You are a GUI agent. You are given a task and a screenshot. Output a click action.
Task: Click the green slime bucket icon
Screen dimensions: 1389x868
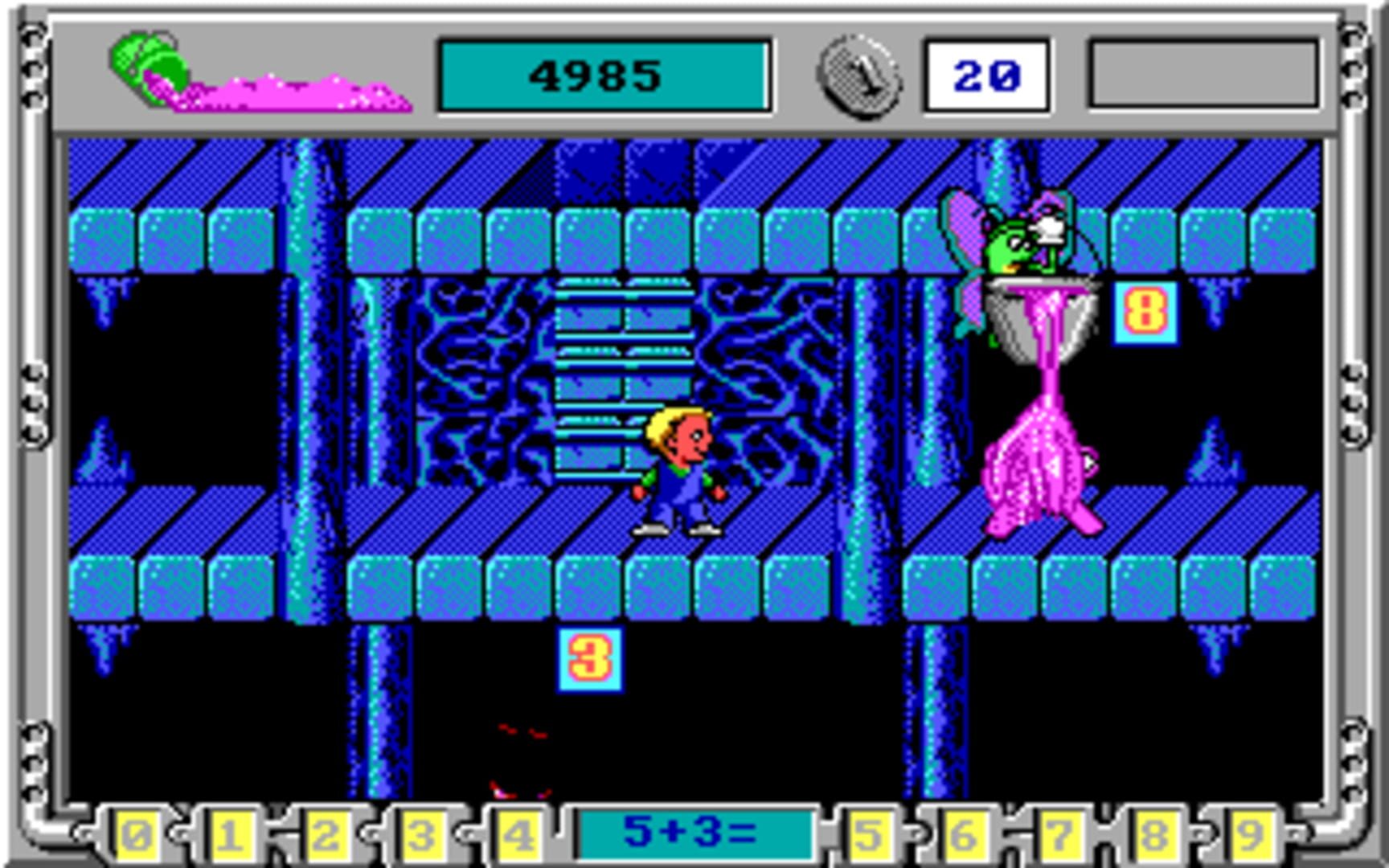(x=149, y=60)
